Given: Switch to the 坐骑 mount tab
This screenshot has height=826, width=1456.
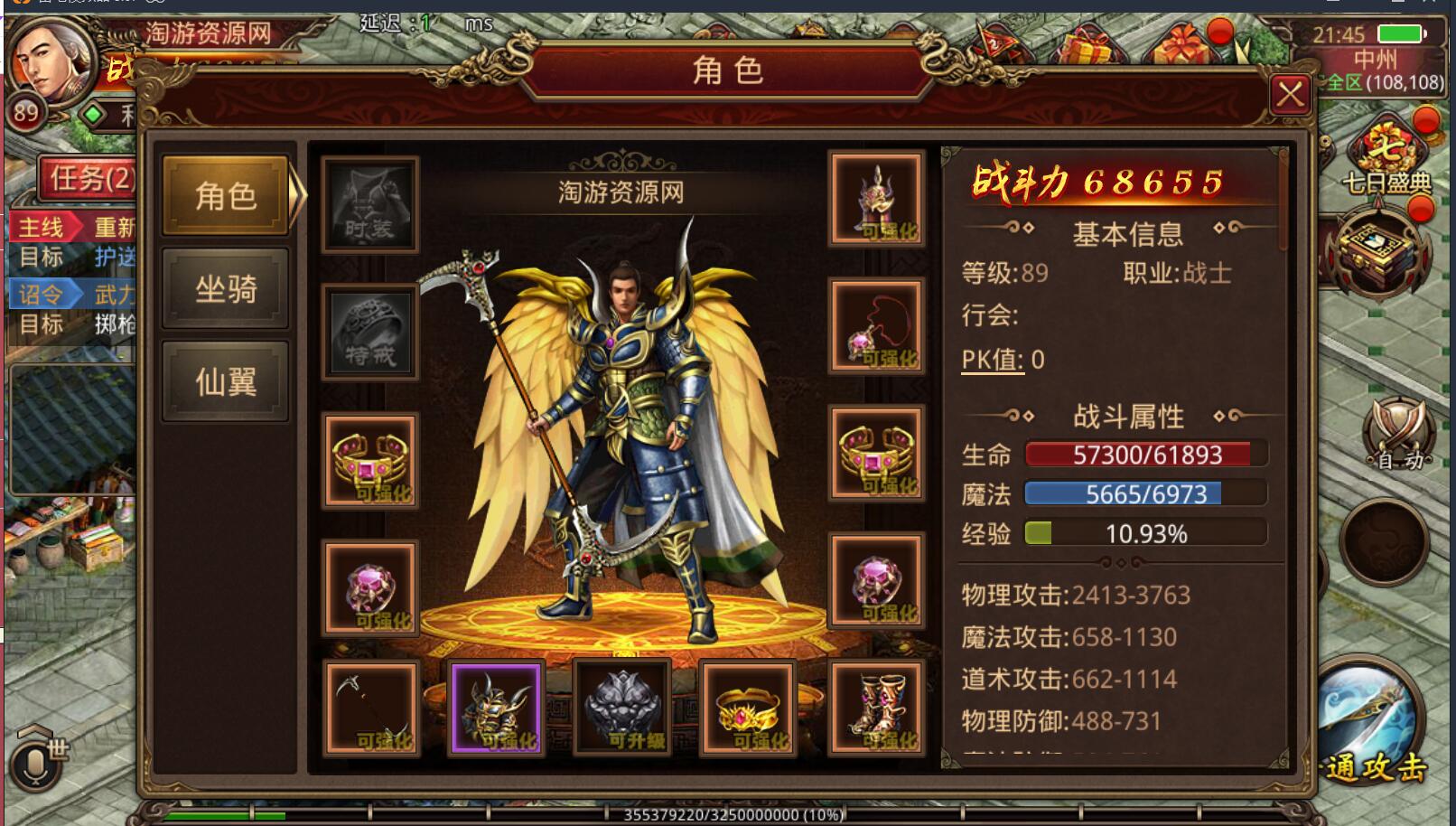Looking at the screenshot, I should pos(224,289).
